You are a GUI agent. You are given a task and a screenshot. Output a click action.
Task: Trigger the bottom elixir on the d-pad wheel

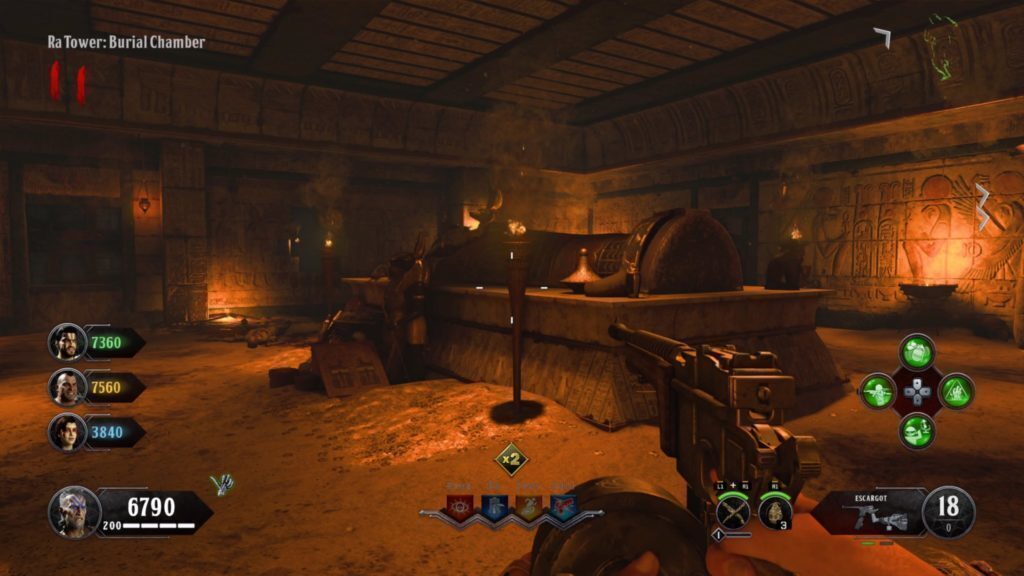pyautogui.click(x=917, y=430)
